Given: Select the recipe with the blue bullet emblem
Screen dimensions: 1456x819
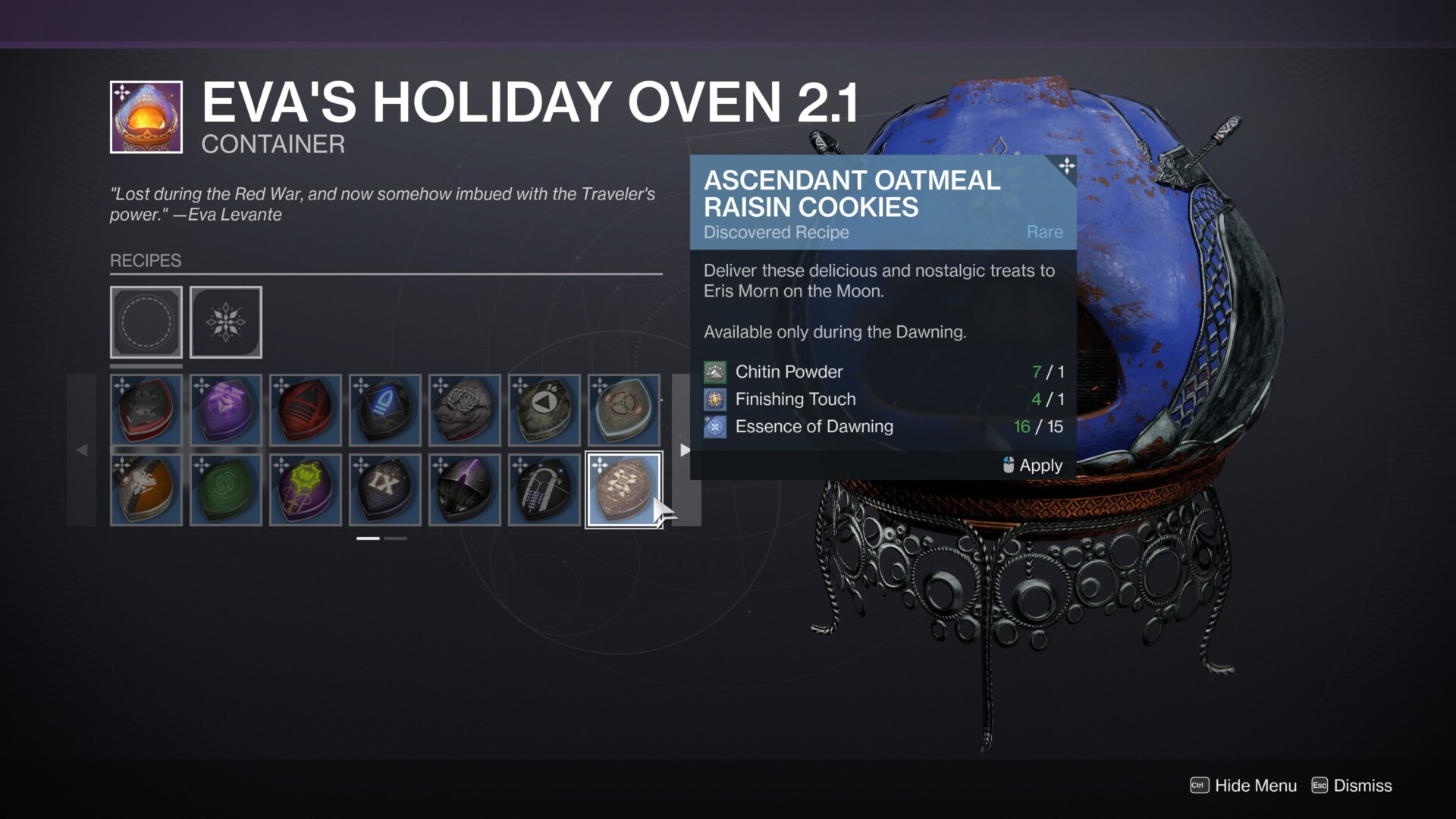Looking at the screenshot, I should tap(385, 409).
